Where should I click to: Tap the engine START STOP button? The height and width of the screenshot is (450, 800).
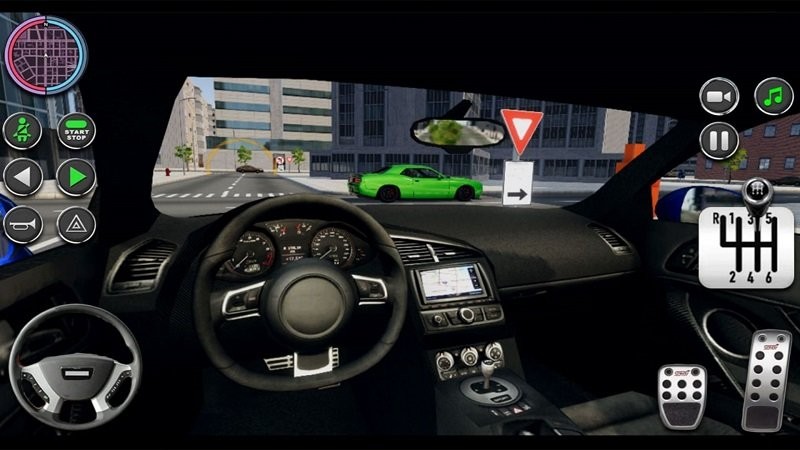coord(76,131)
